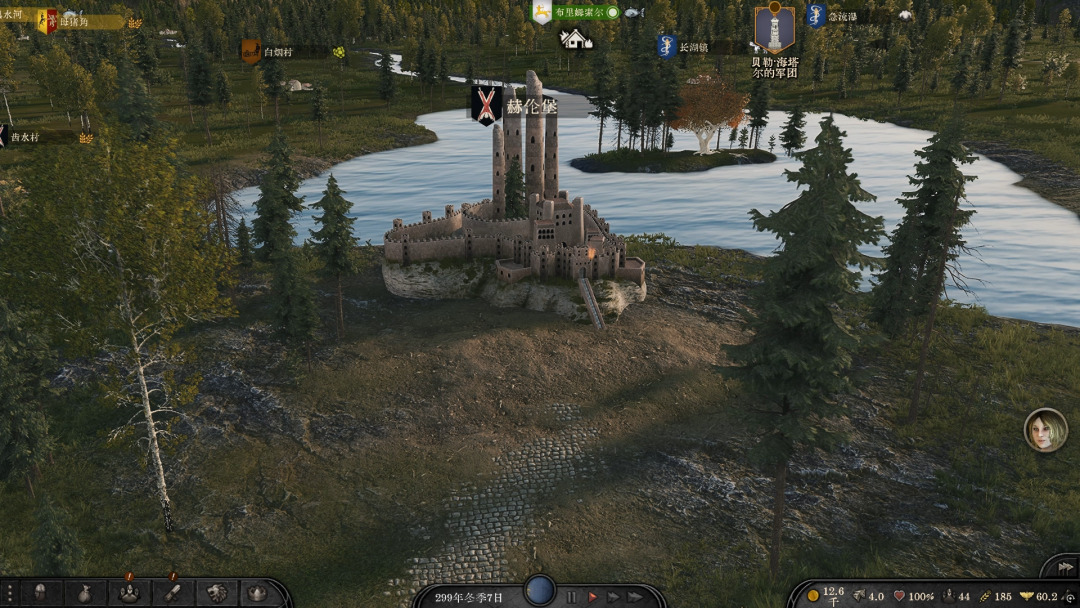The height and width of the screenshot is (608, 1080).
Task: Set time to fast forward speed
Action: pyautogui.click(x=613, y=597)
